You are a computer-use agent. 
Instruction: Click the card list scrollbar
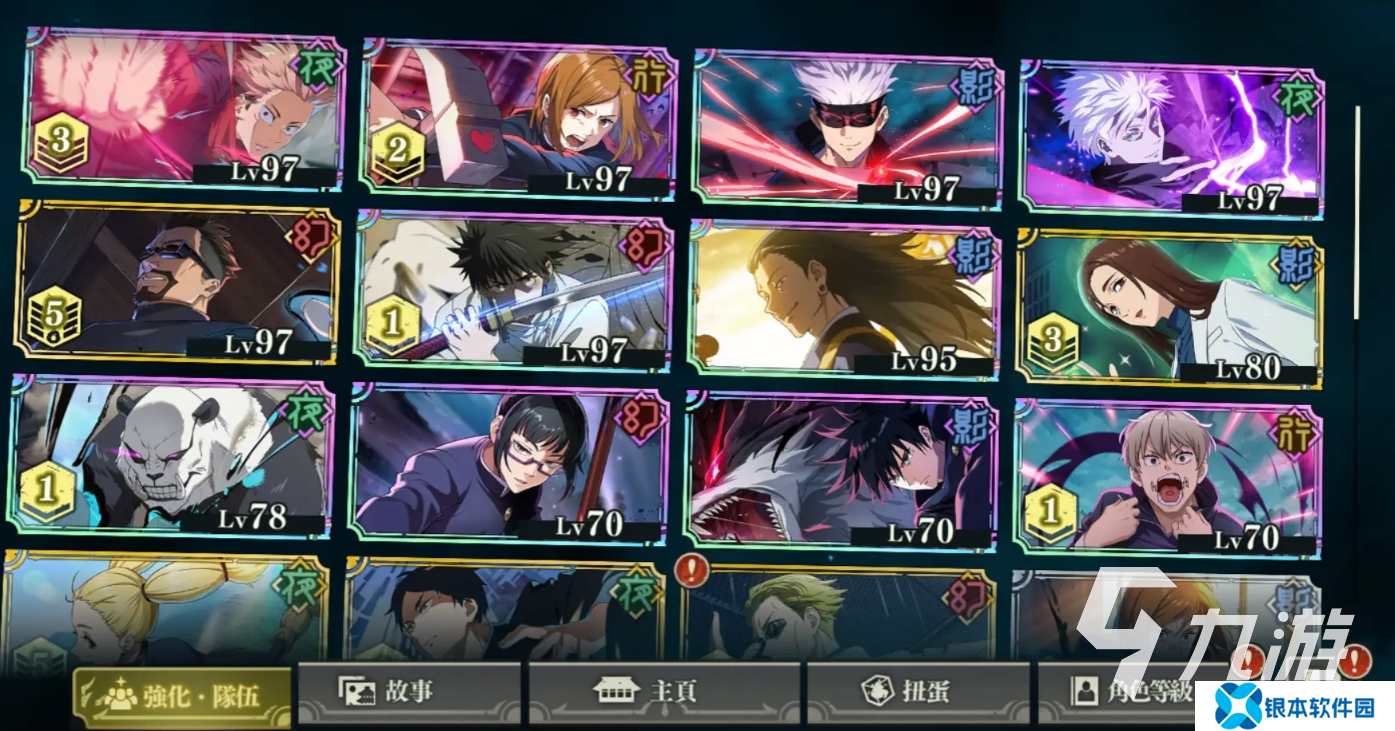[x=1357, y=210]
